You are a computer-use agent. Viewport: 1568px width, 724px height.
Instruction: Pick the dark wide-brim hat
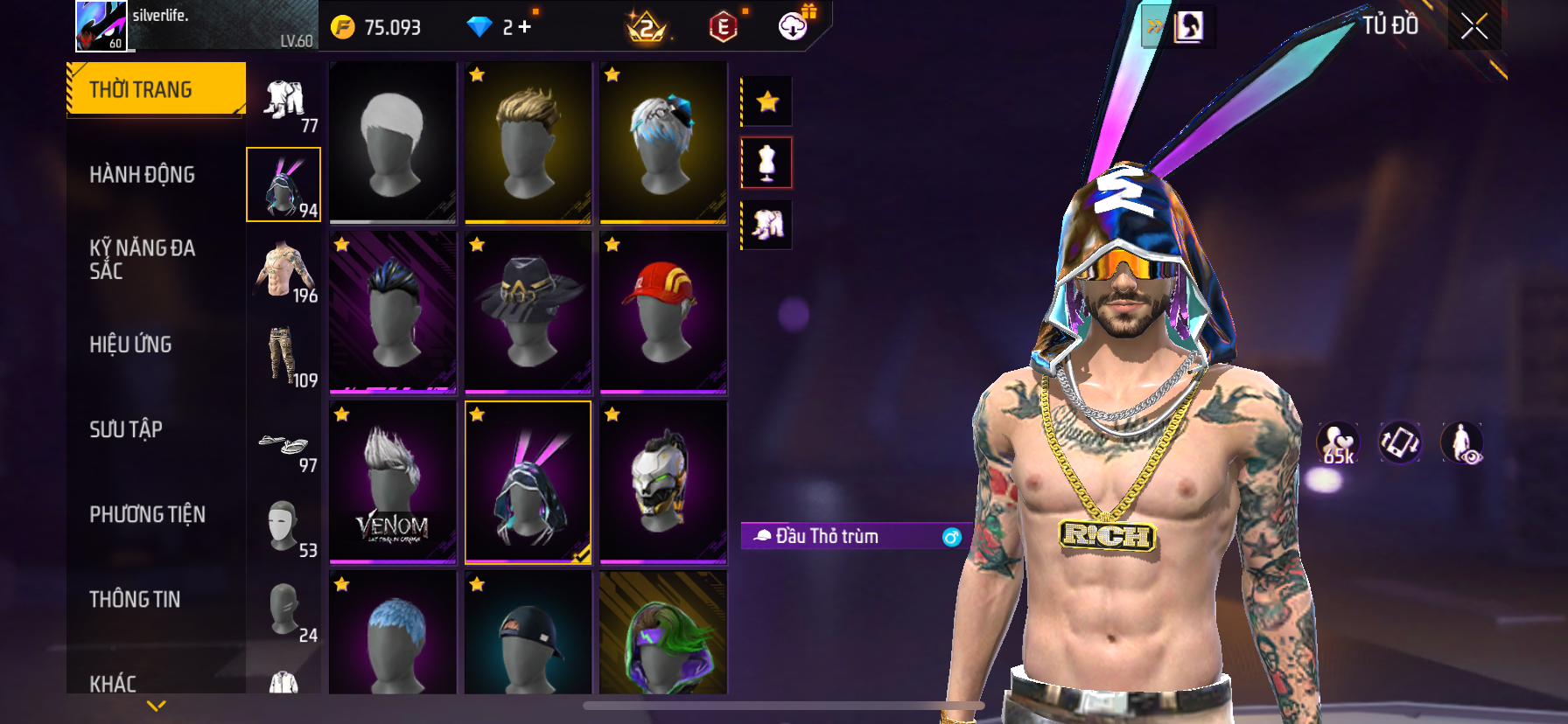coord(528,311)
